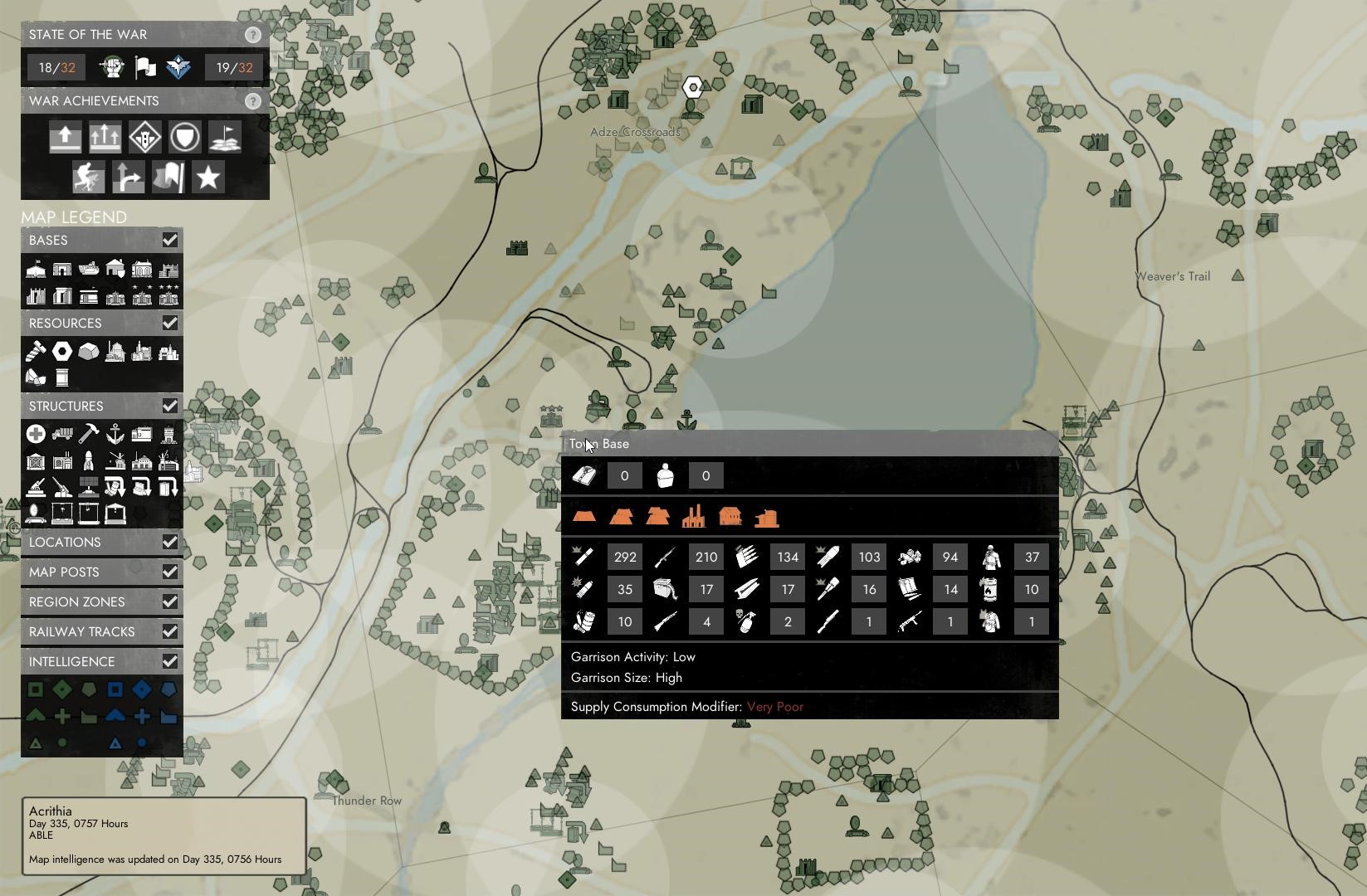Select the hammer construction icon in Structures legend
This screenshot has height=896, width=1367.
[x=87, y=433]
